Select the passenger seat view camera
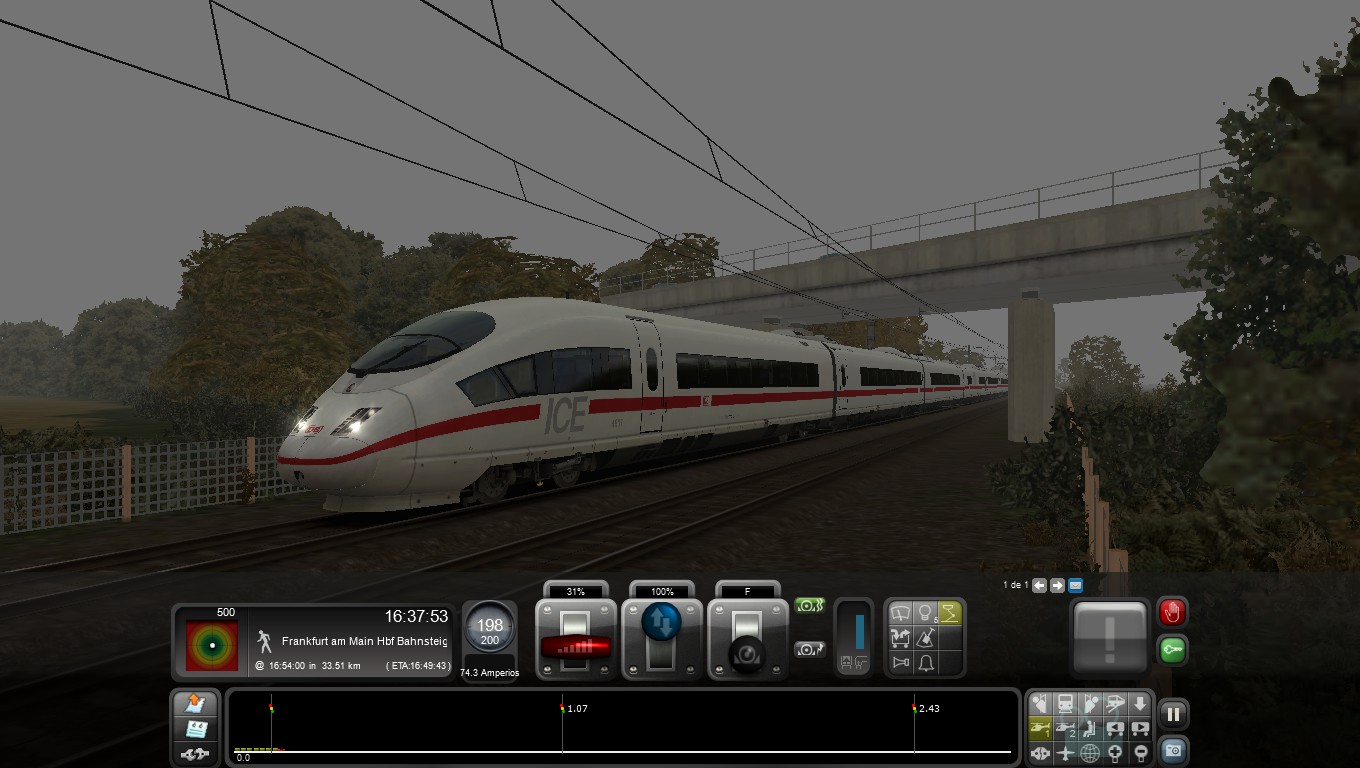 [1089, 727]
